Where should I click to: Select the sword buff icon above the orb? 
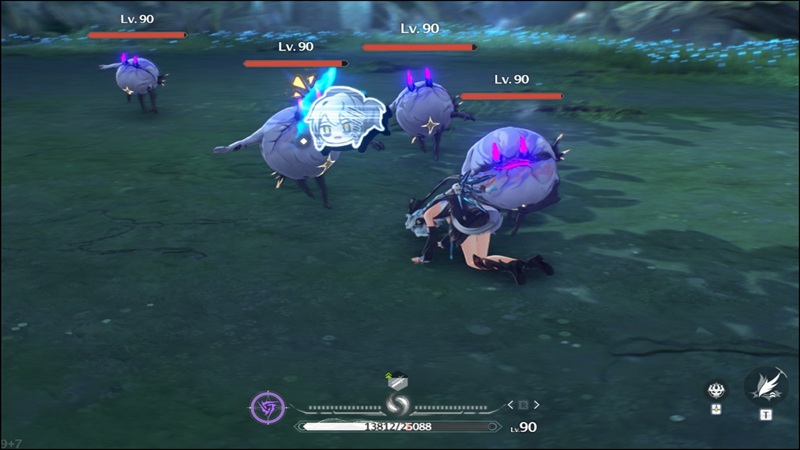tap(397, 380)
